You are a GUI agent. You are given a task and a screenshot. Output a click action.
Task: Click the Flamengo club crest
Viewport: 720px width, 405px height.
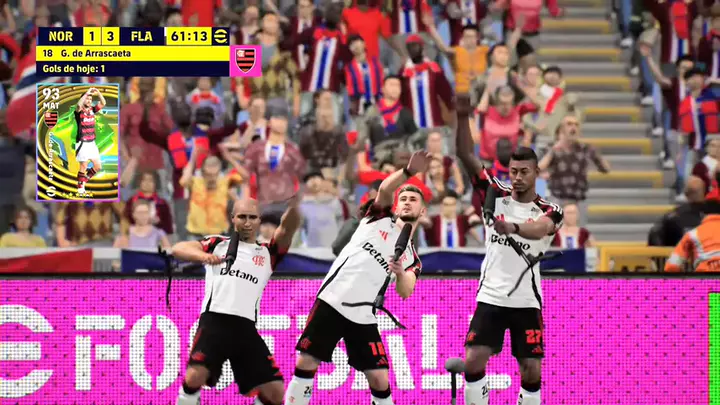(245, 60)
